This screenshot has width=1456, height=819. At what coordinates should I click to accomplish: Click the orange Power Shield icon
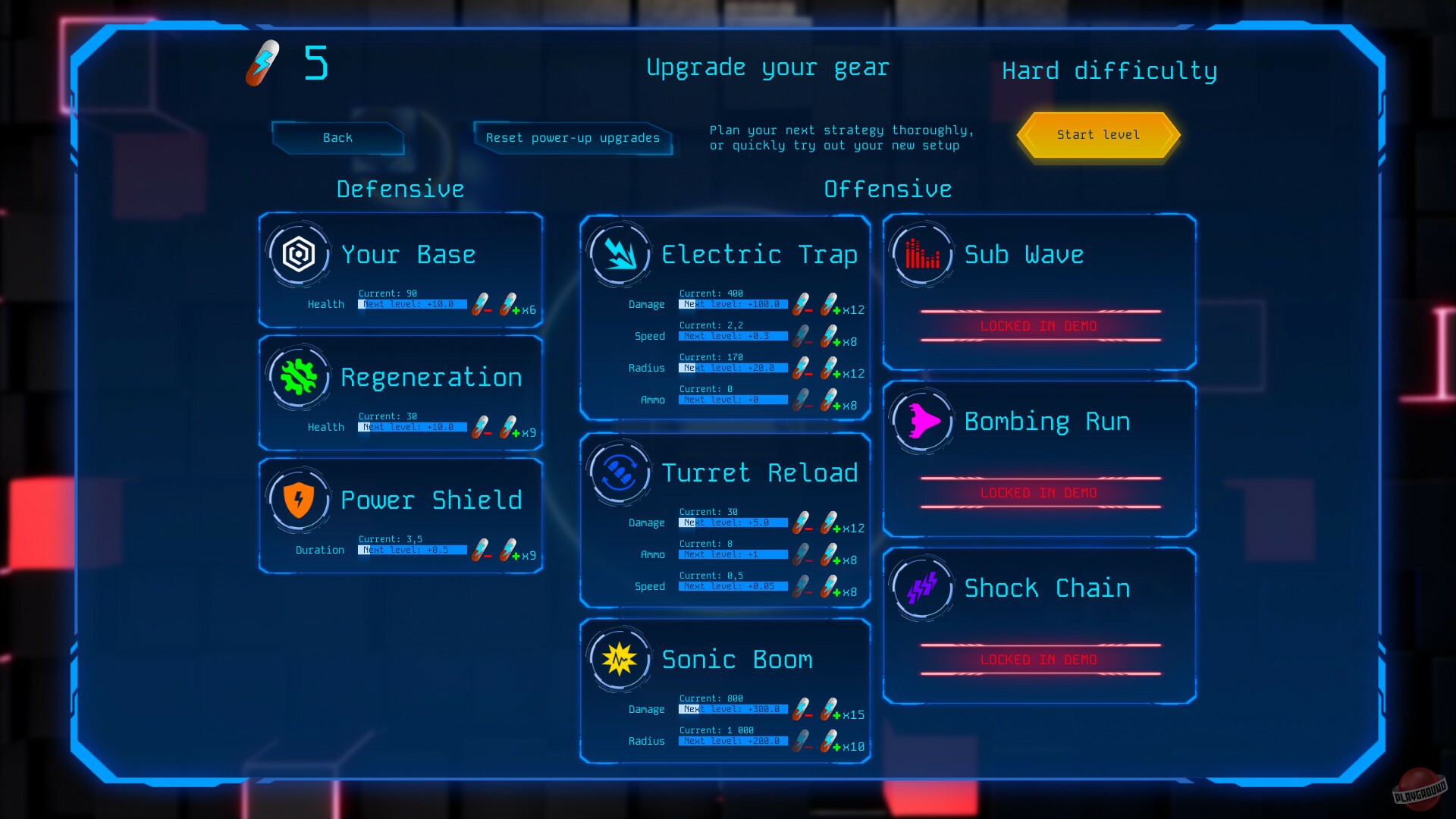[x=298, y=500]
